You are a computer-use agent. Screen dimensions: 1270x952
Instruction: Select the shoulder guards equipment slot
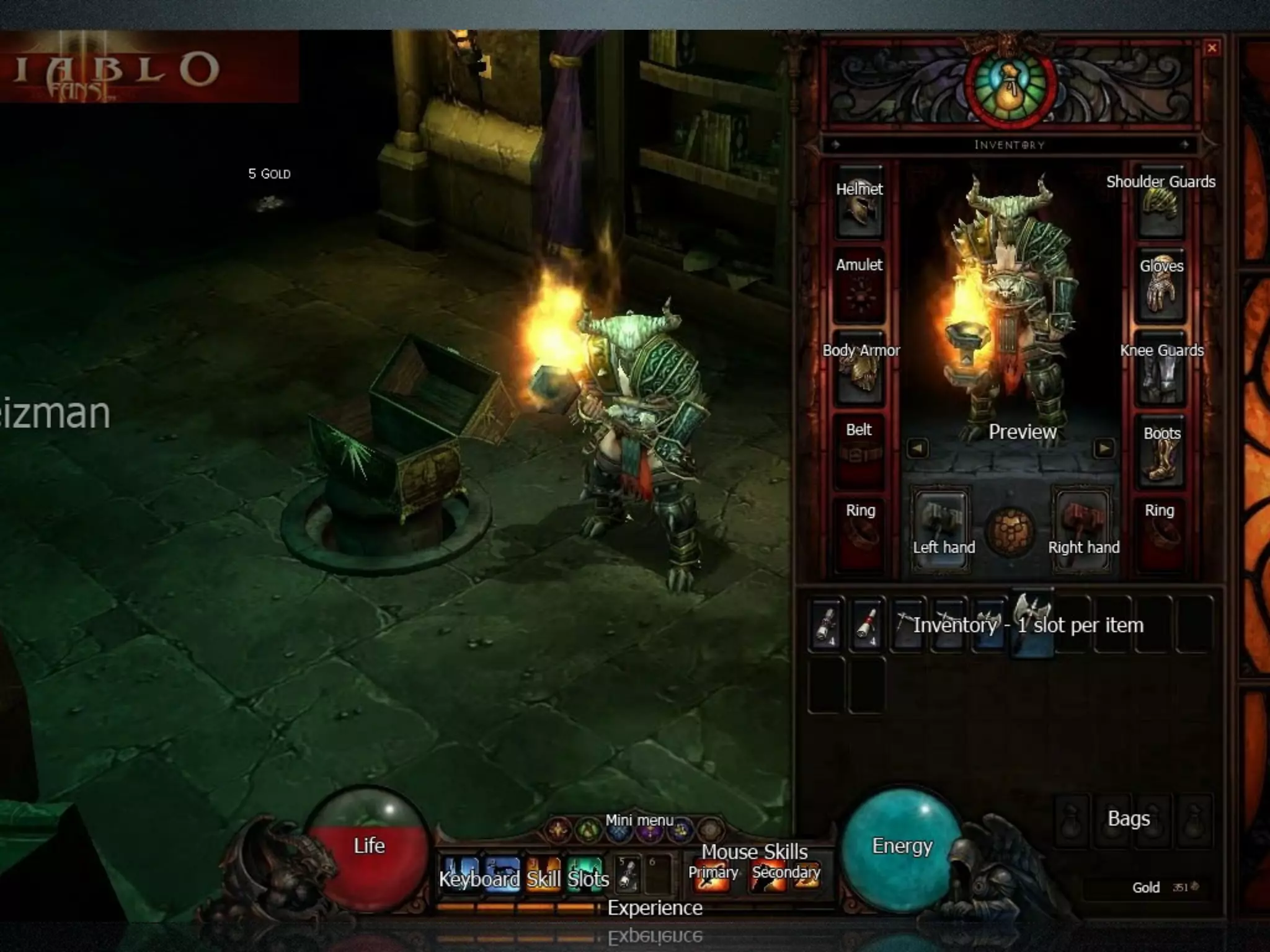(1161, 205)
